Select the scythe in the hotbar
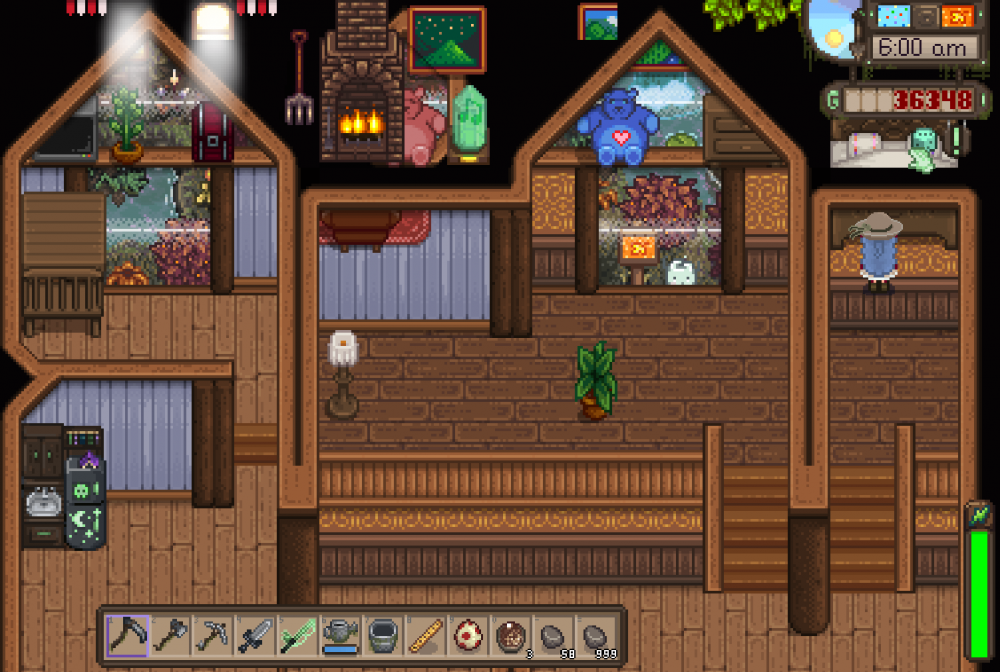1000x672 pixels. (x=127, y=635)
